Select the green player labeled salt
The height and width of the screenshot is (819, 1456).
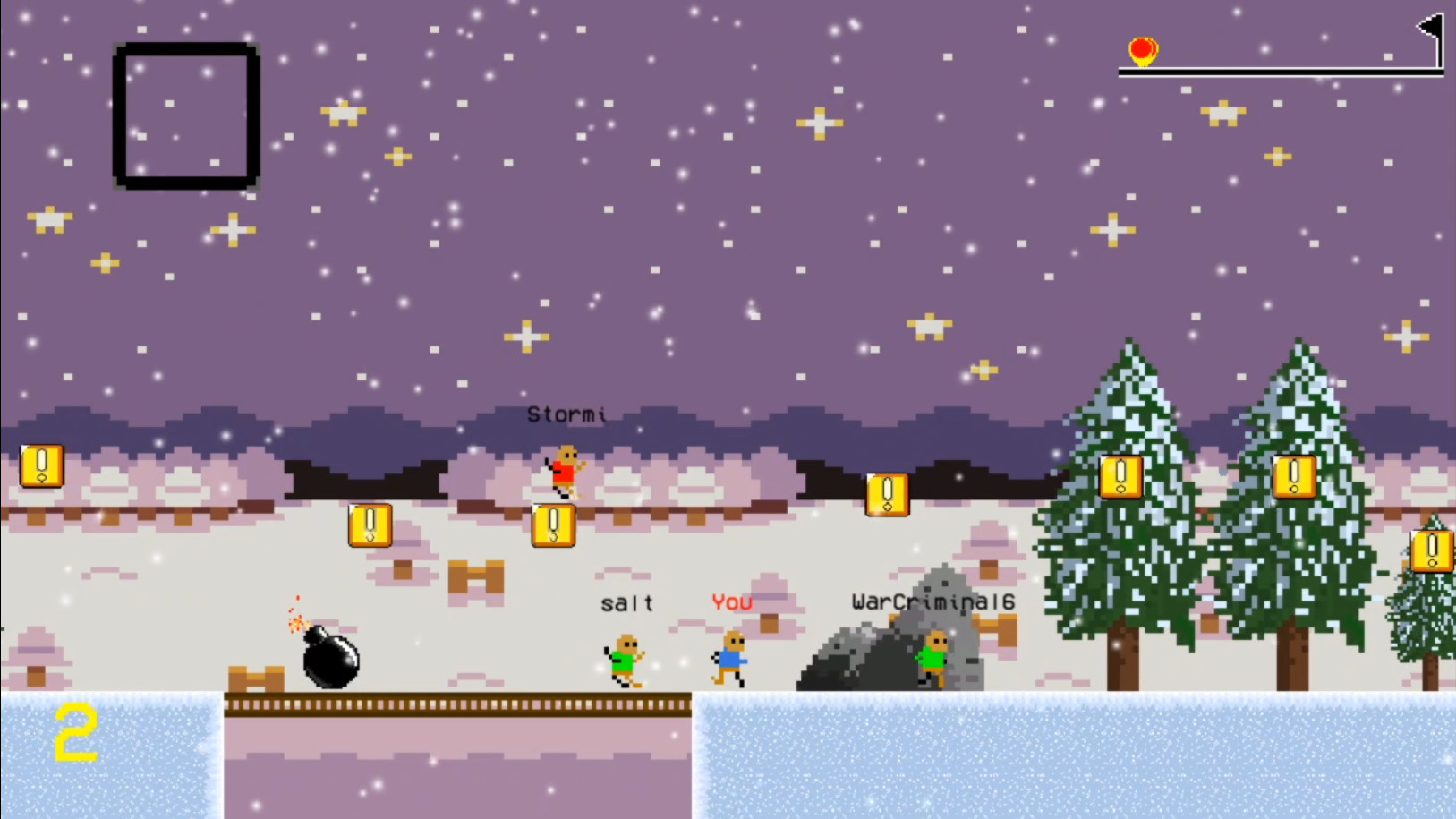pos(625,659)
